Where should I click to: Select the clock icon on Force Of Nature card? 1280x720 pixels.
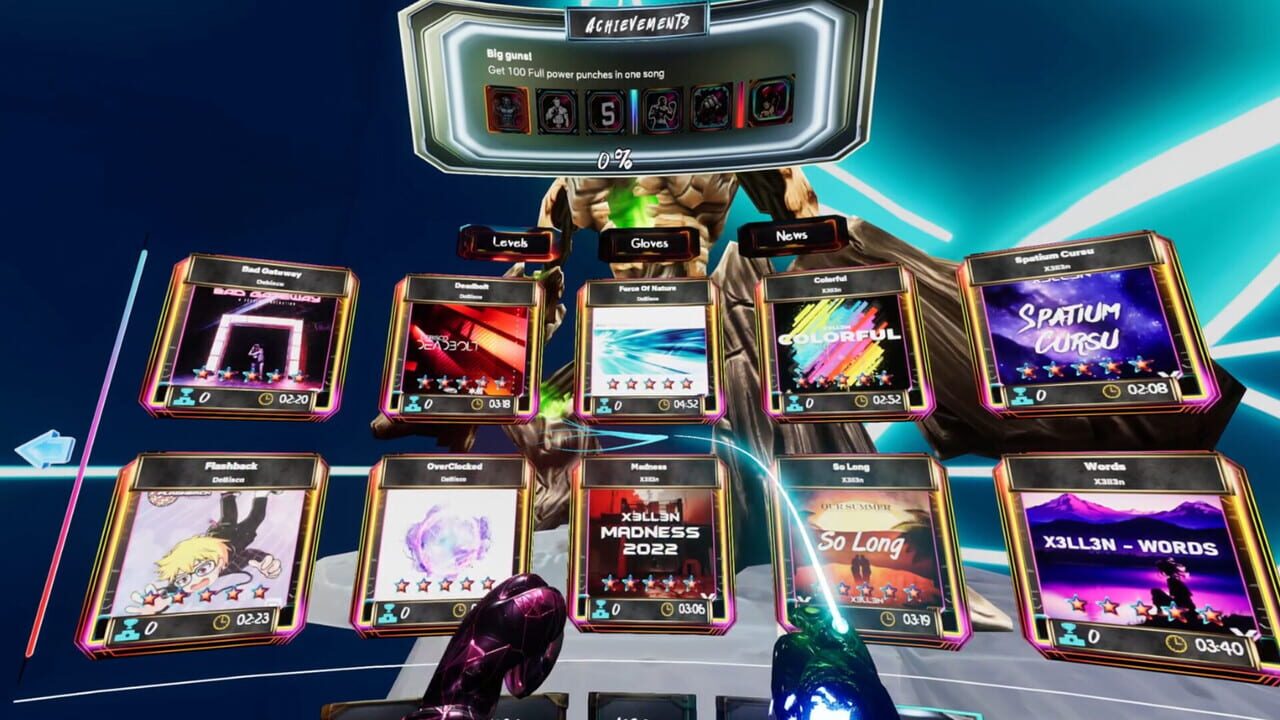[x=663, y=404]
